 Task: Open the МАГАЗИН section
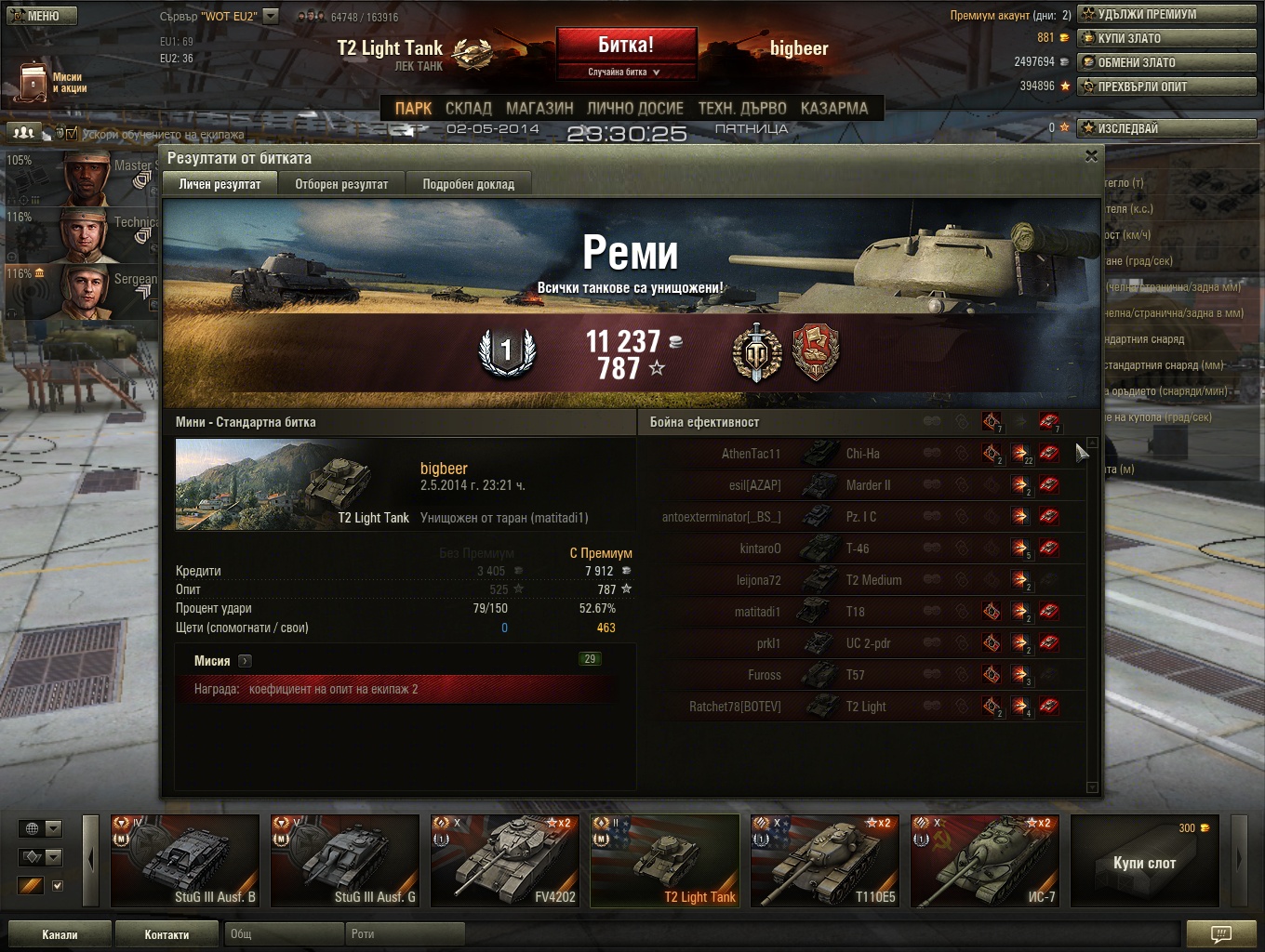(539, 108)
